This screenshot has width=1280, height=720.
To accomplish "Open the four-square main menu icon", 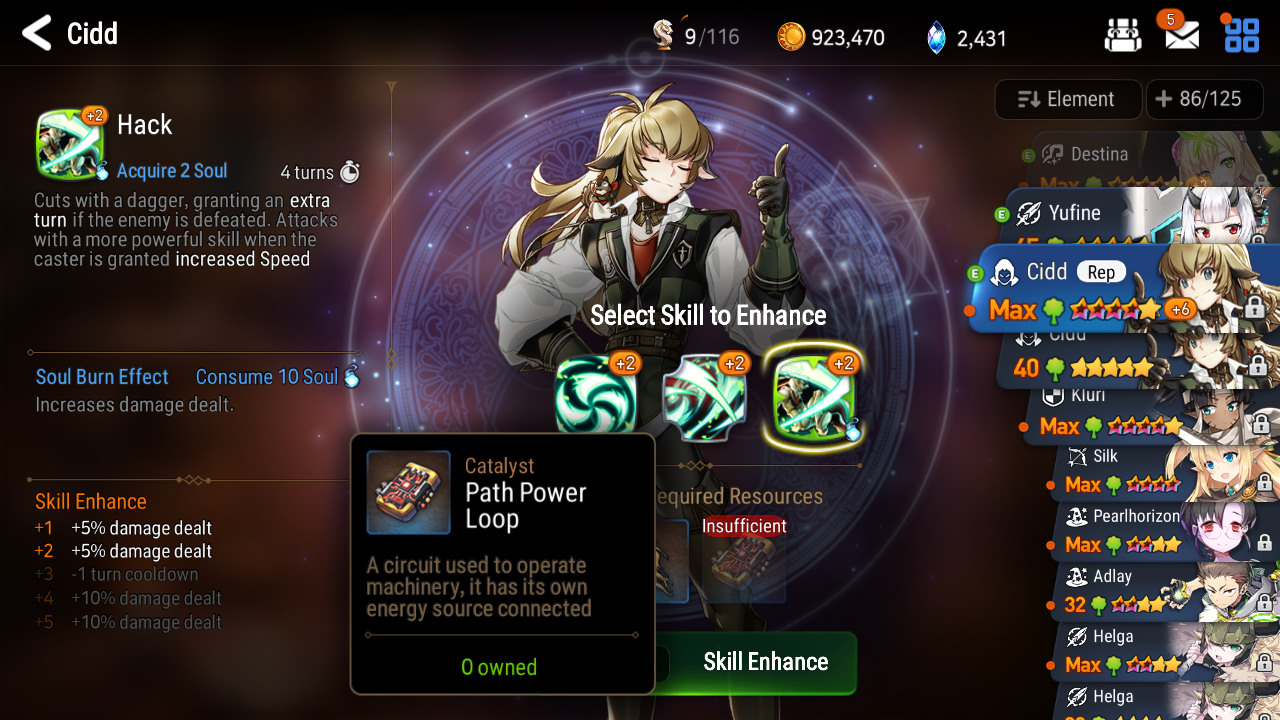I will (x=1241, y=35).
